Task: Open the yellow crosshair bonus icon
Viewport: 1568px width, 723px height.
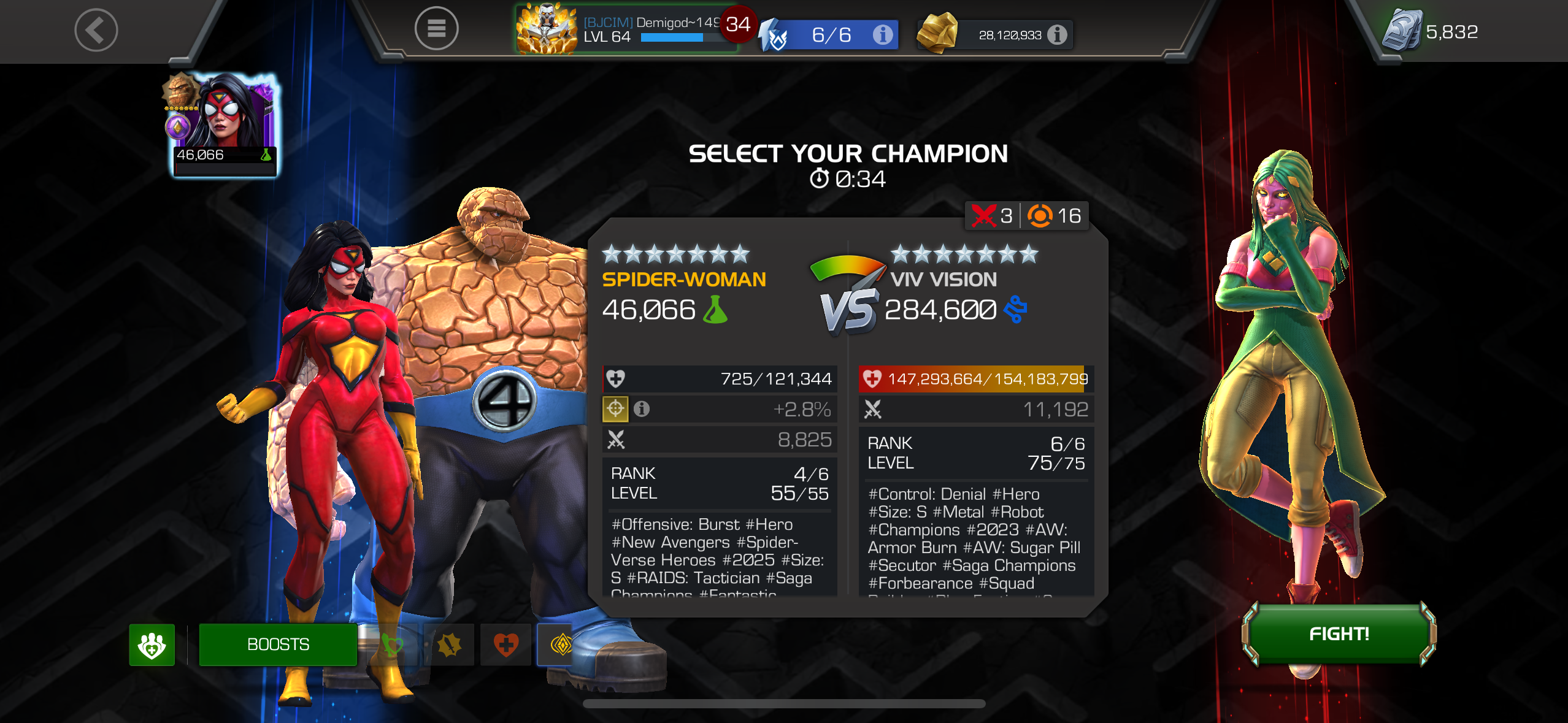Action: tap(615, 409)
